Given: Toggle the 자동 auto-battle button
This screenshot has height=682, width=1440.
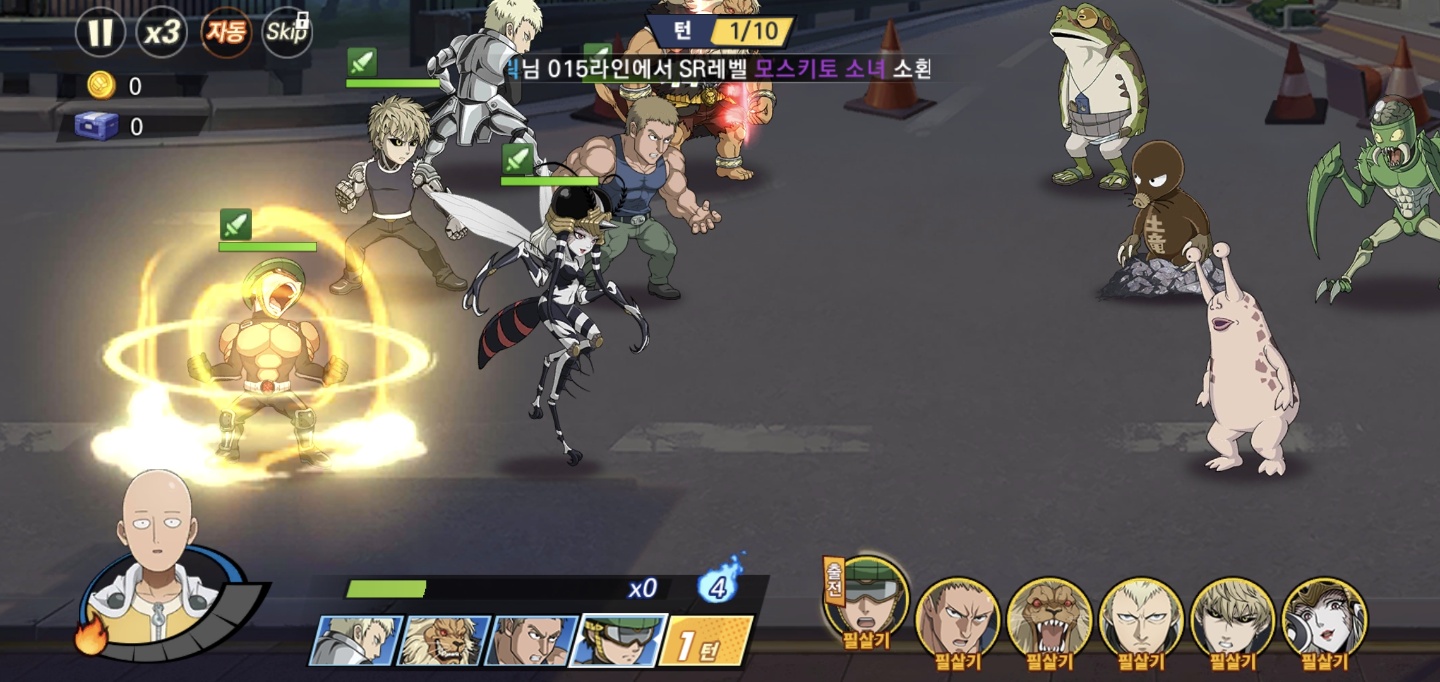Looking at the screenshot, I should click(225, 33).
